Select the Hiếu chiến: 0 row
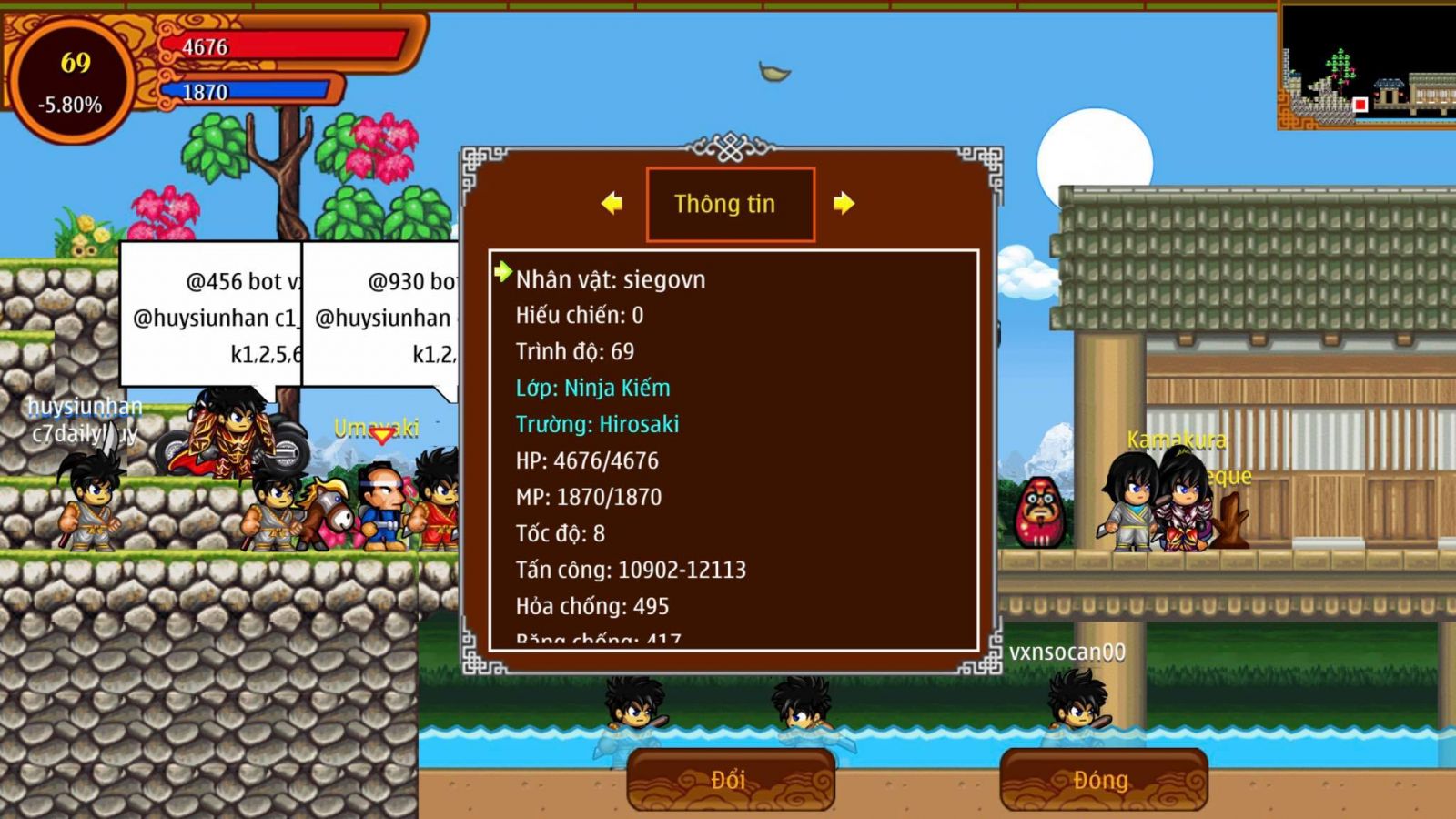 pos(579,316)
